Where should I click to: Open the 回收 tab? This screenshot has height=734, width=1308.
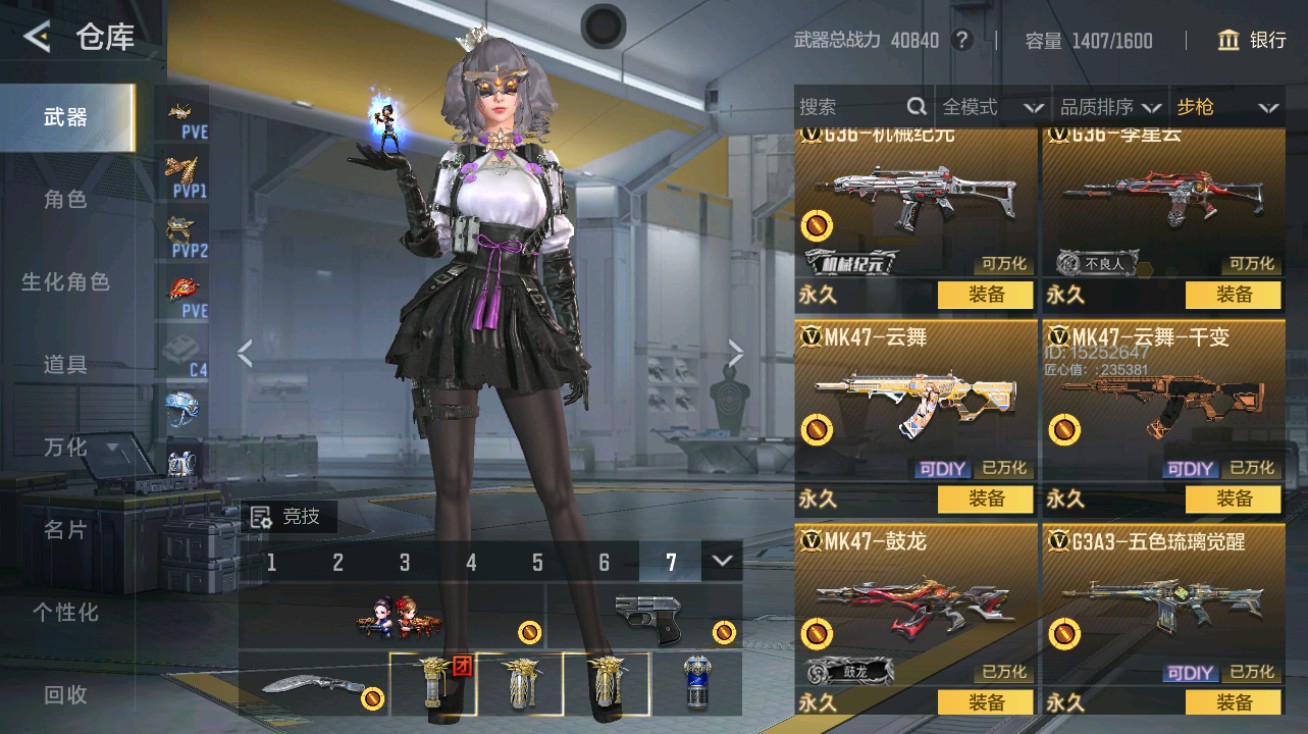coord(65,695)
